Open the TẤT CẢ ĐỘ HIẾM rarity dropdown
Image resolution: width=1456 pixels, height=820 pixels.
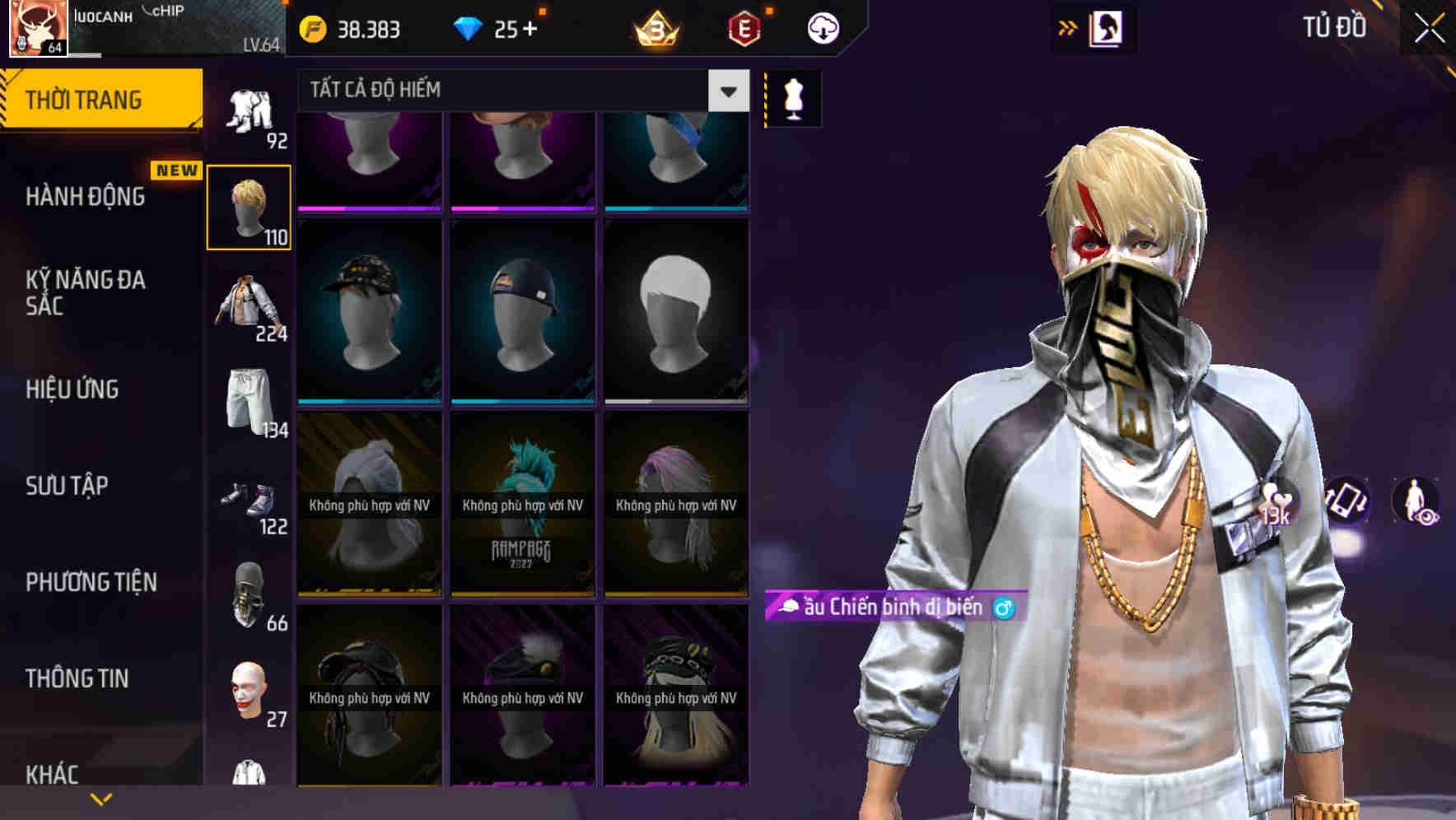[511, 90]
